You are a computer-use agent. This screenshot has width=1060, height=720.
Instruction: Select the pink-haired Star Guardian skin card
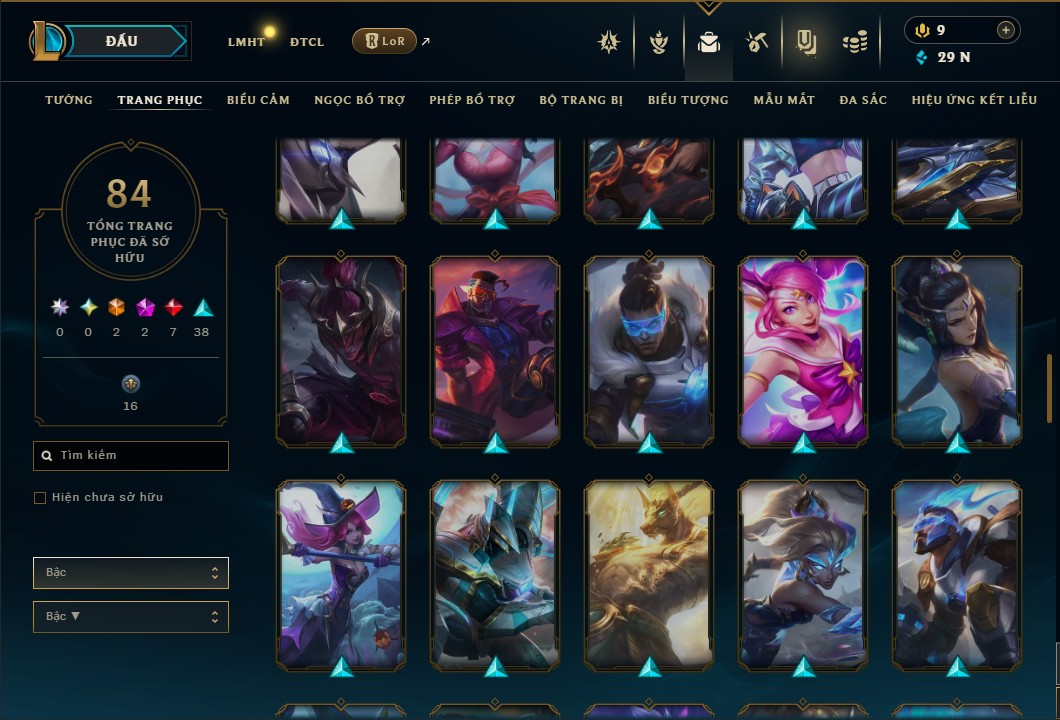coord(803,349)
